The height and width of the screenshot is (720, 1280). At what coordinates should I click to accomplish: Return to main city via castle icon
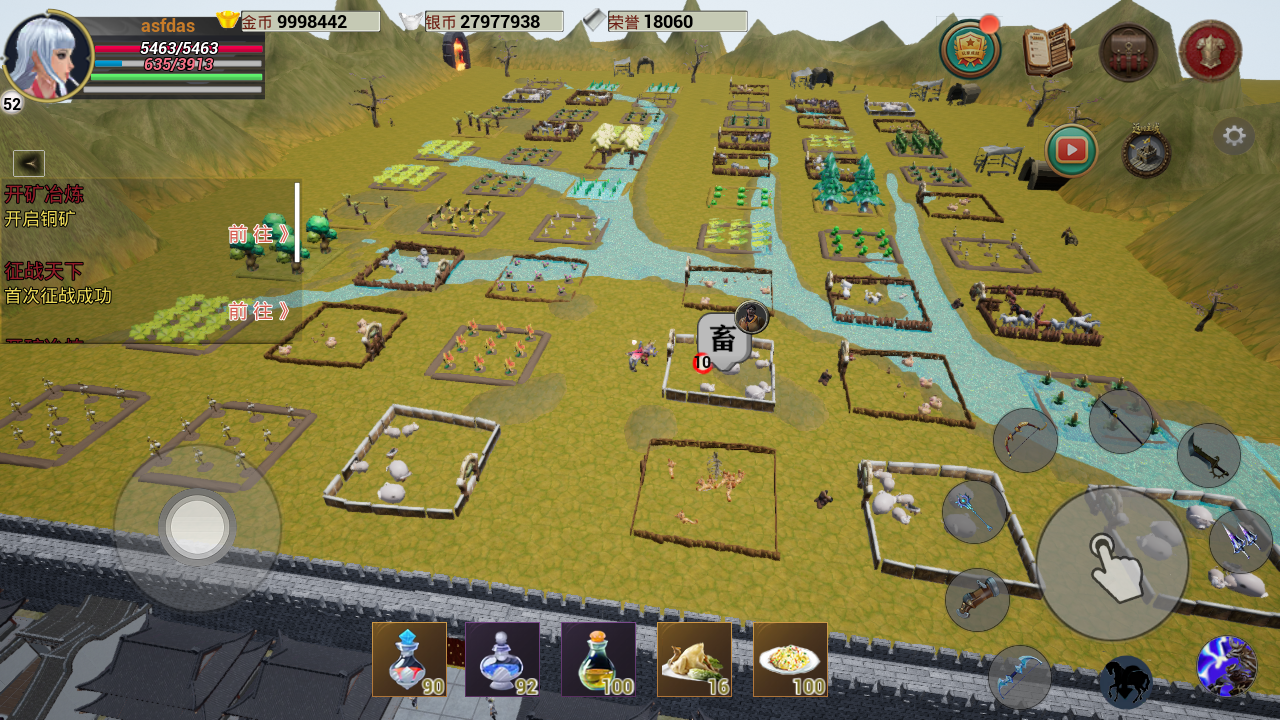coord(1146,152)
